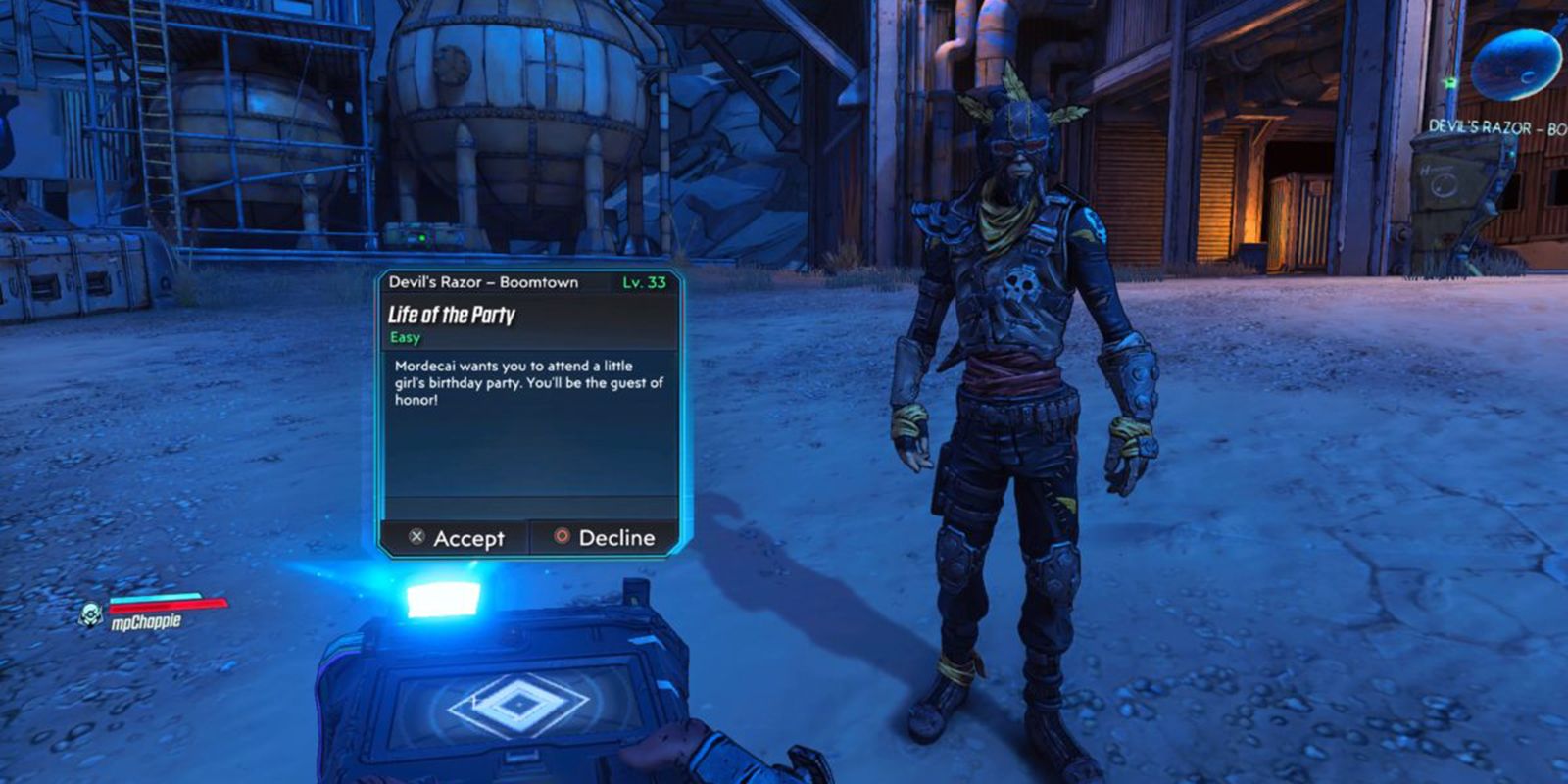The height and width of the screenshot is (784, 1568).
Task: Click the crosshair symbol inside the player badge
Action: [x=89, y=615]
